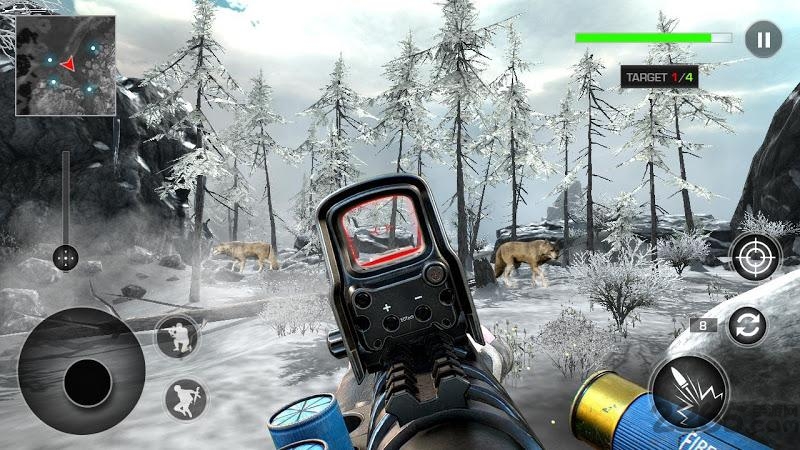Reload the weapon with circular arrows button

click(747, 326)
